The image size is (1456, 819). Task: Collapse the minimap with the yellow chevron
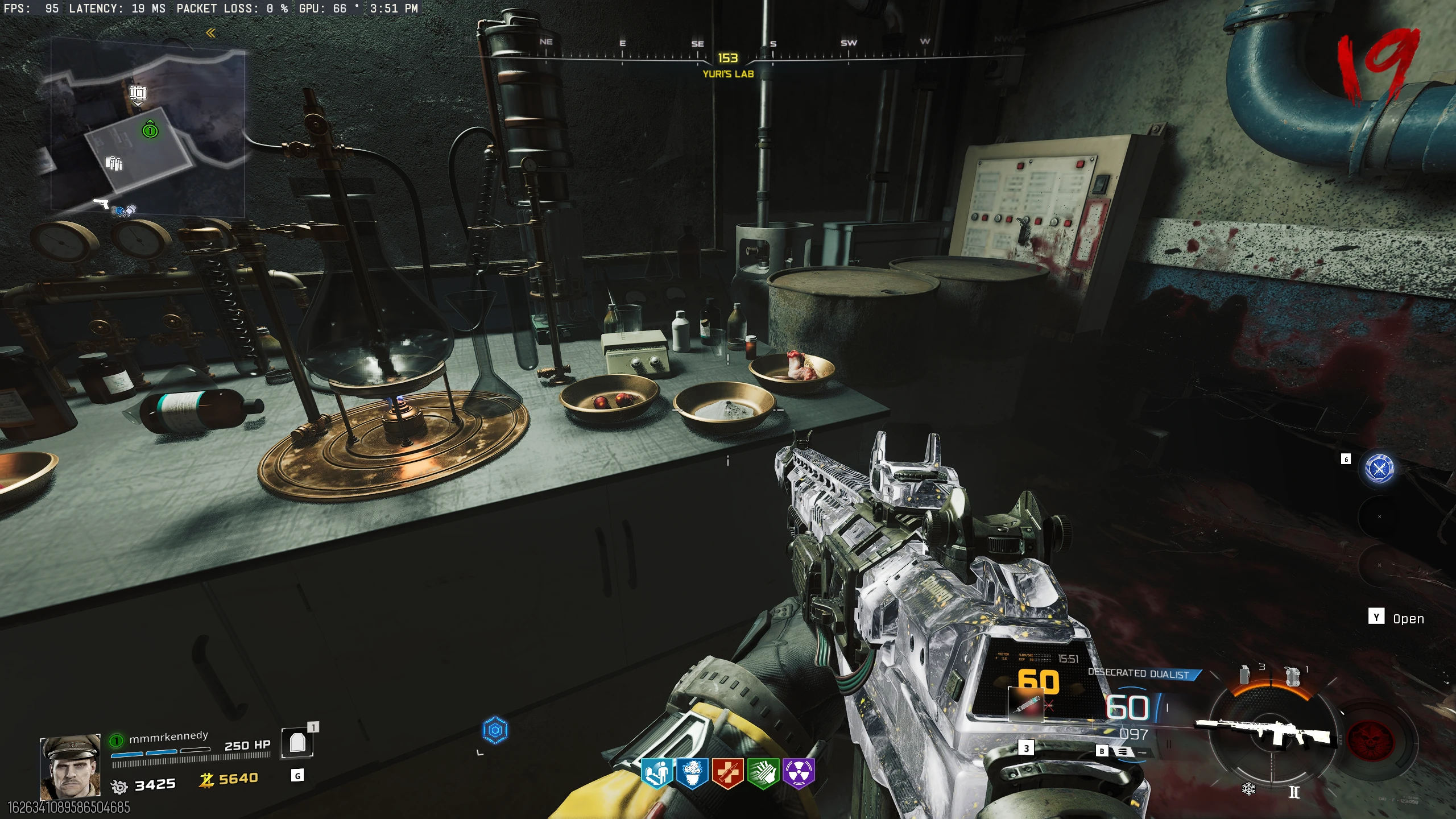coord(210,34)
